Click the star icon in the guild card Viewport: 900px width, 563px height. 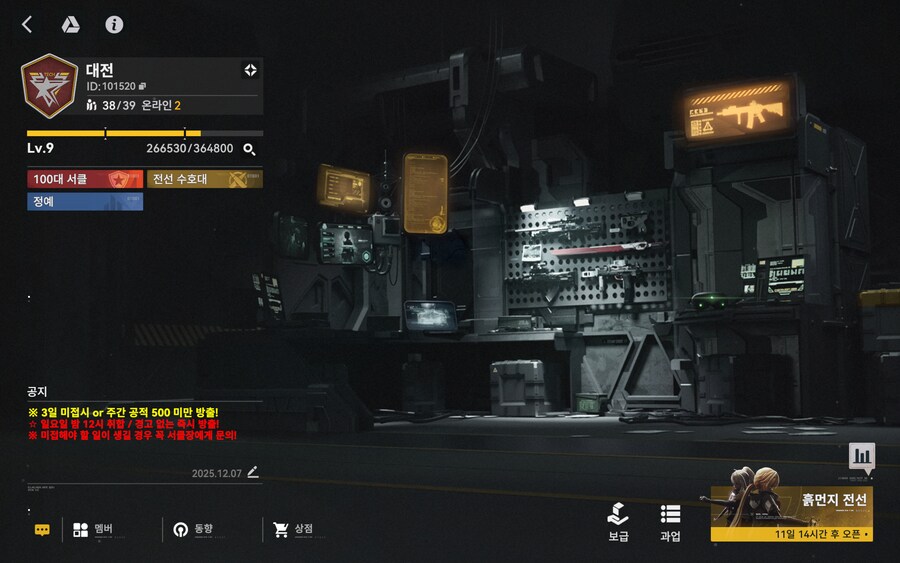250,70
